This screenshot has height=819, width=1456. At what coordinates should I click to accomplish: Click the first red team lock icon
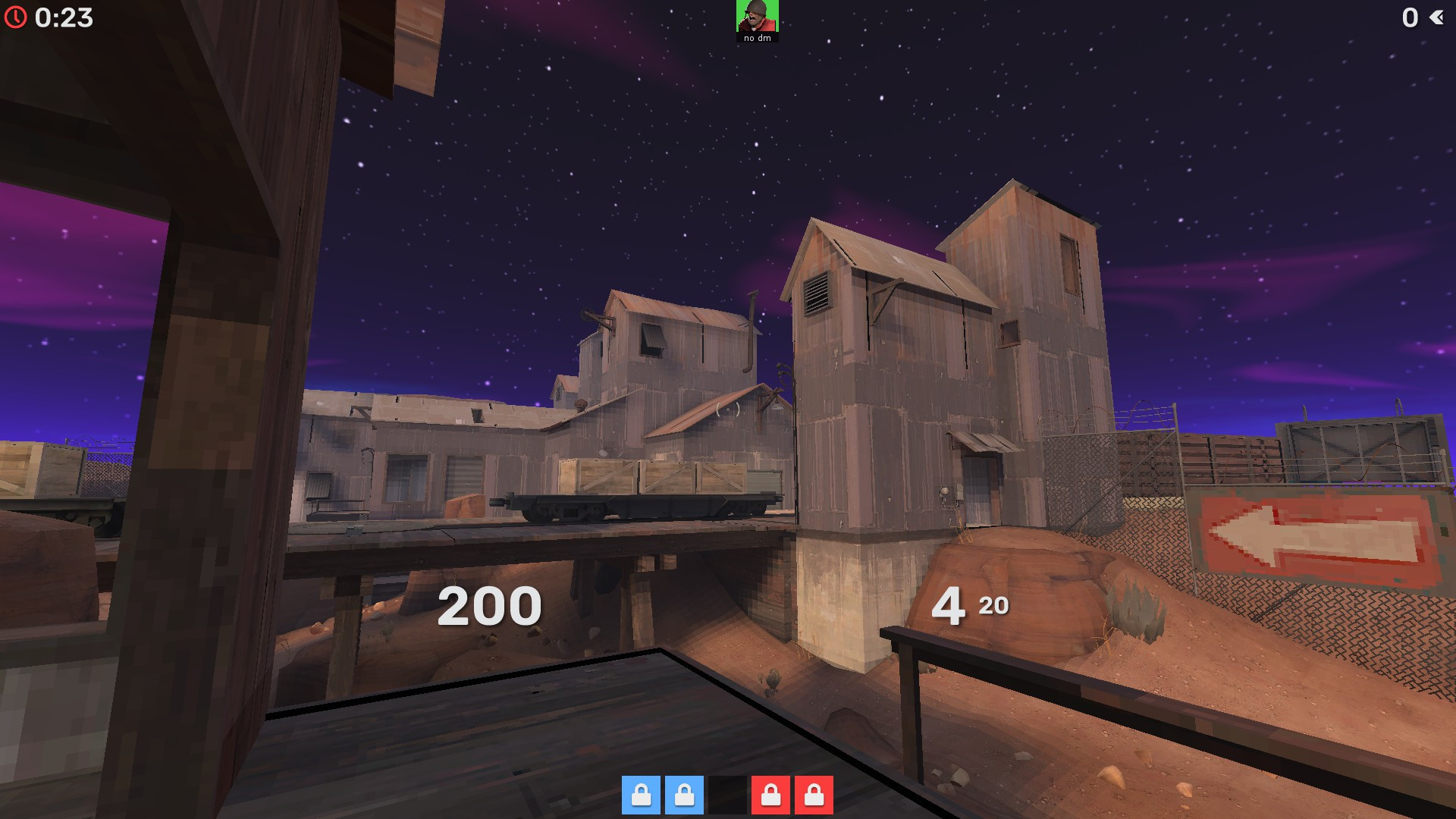[770, 798]
